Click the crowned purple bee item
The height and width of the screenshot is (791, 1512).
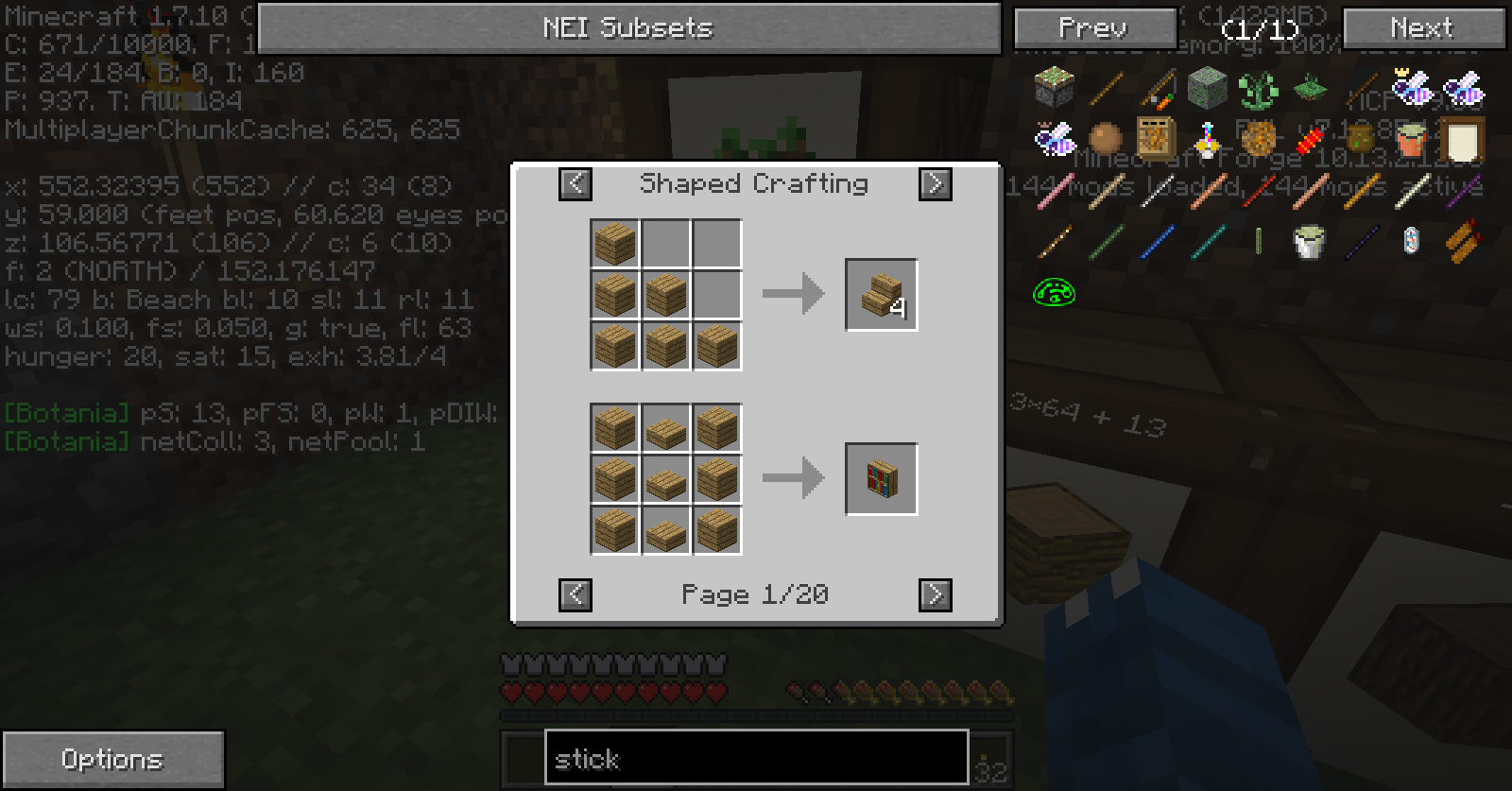(x=1411, y=87)
